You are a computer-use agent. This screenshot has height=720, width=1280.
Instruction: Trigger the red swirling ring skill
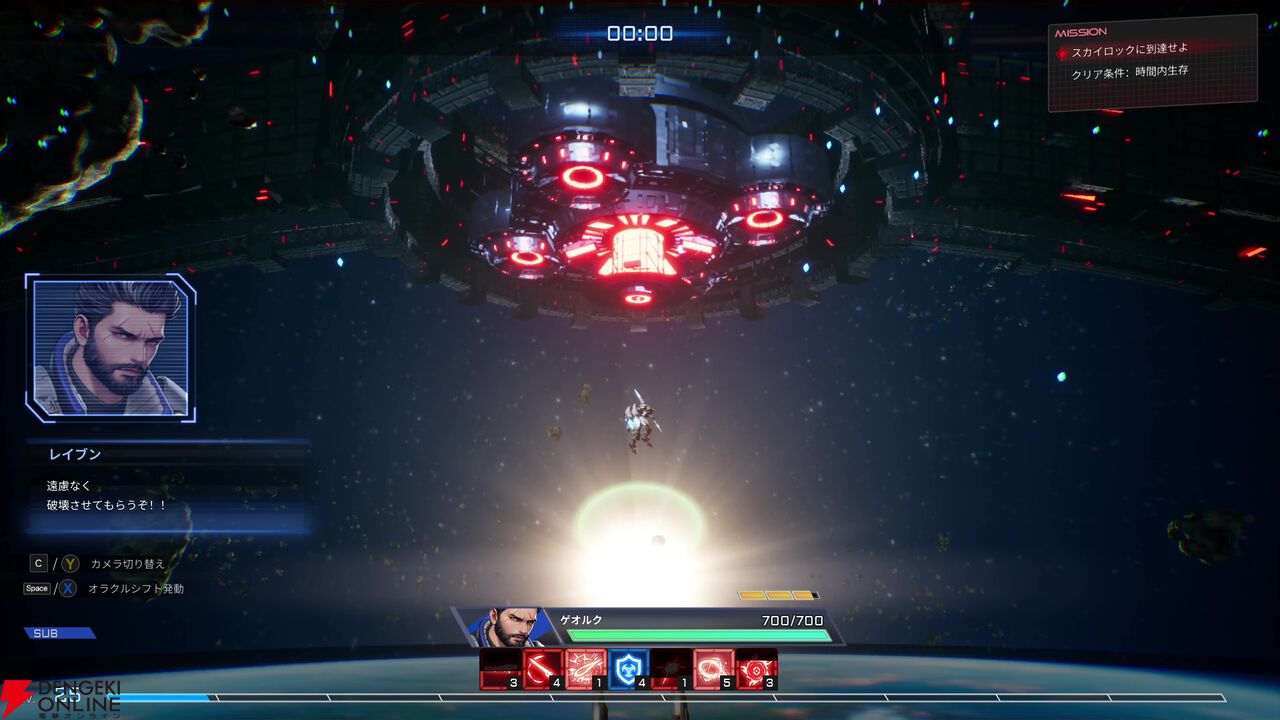pyautogui.click(x=714, y=669)
